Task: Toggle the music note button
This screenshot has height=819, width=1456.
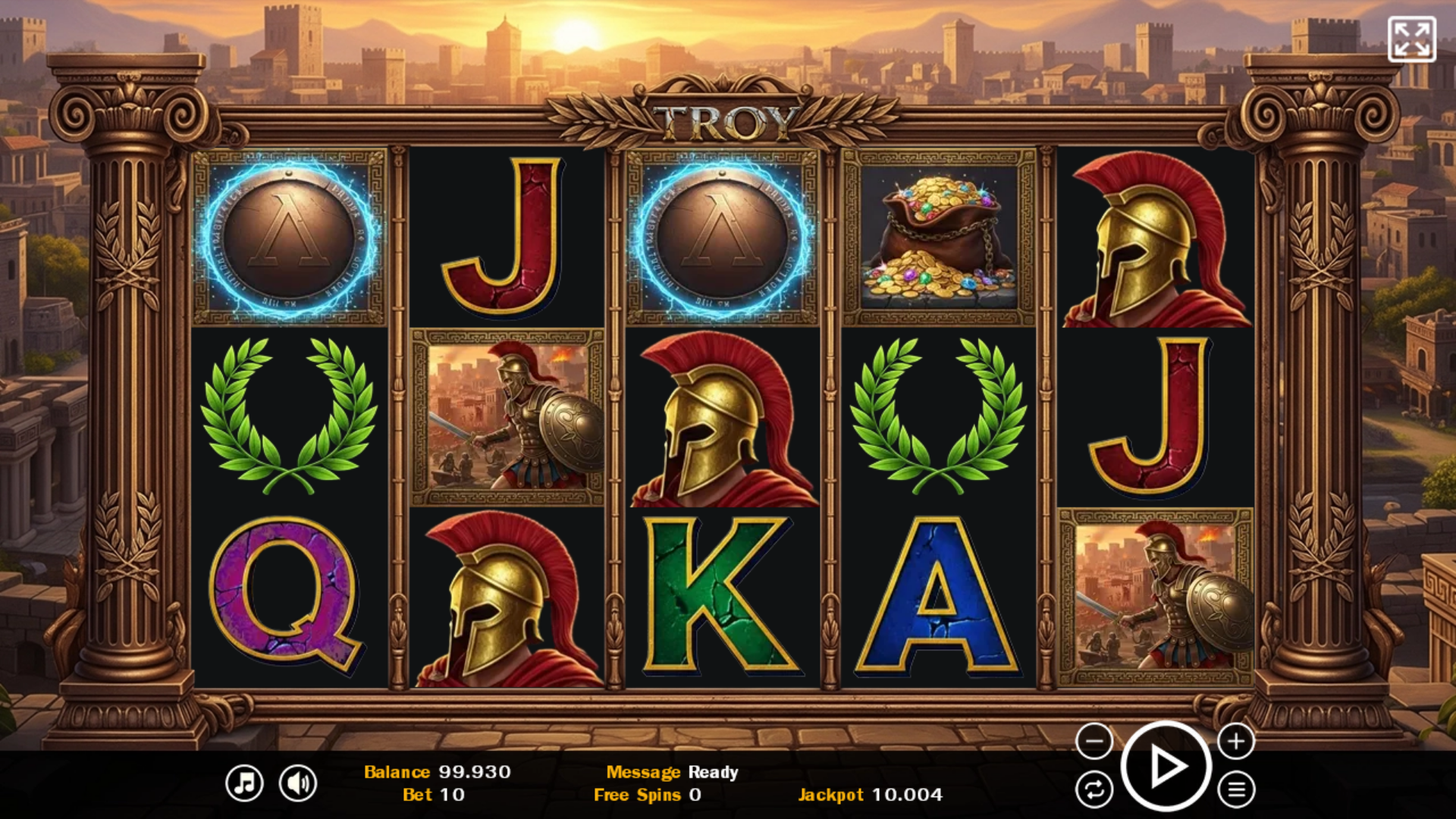Action: click(x=244, y=783)
